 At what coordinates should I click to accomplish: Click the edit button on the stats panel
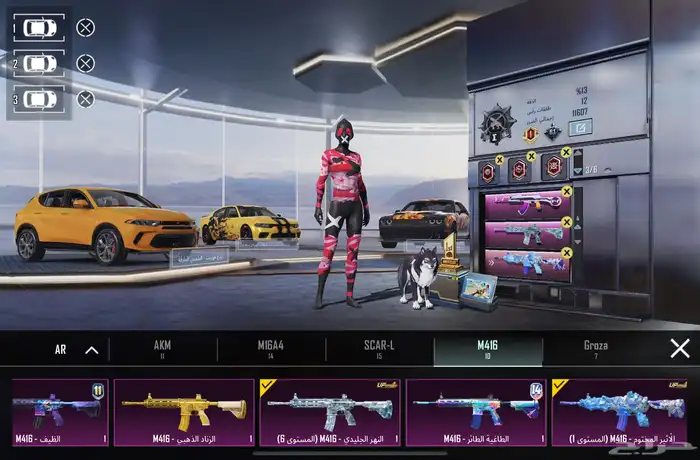(580, 127)
